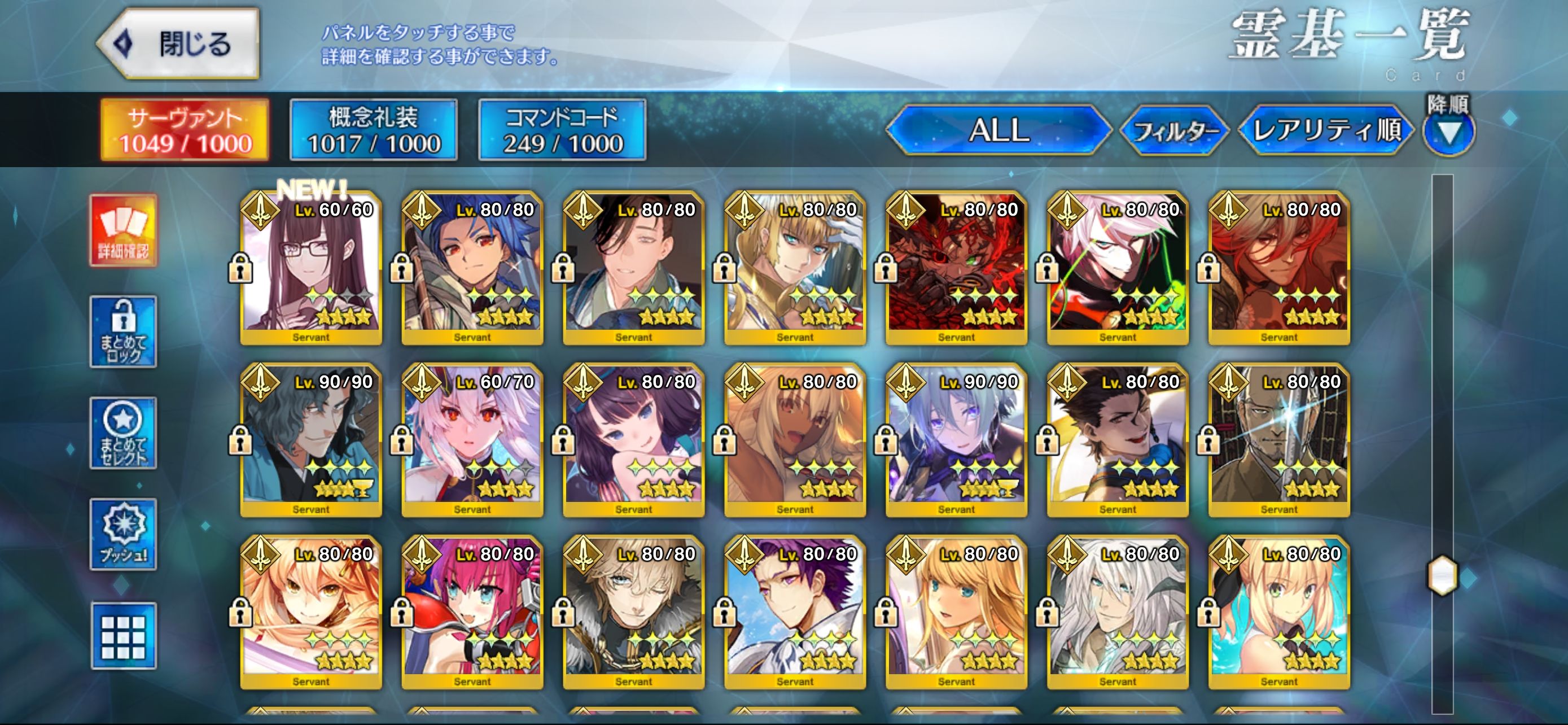This screenshot has height=725, width=1568.
Task: Open the フィルター options
Action: [1175, 131]
